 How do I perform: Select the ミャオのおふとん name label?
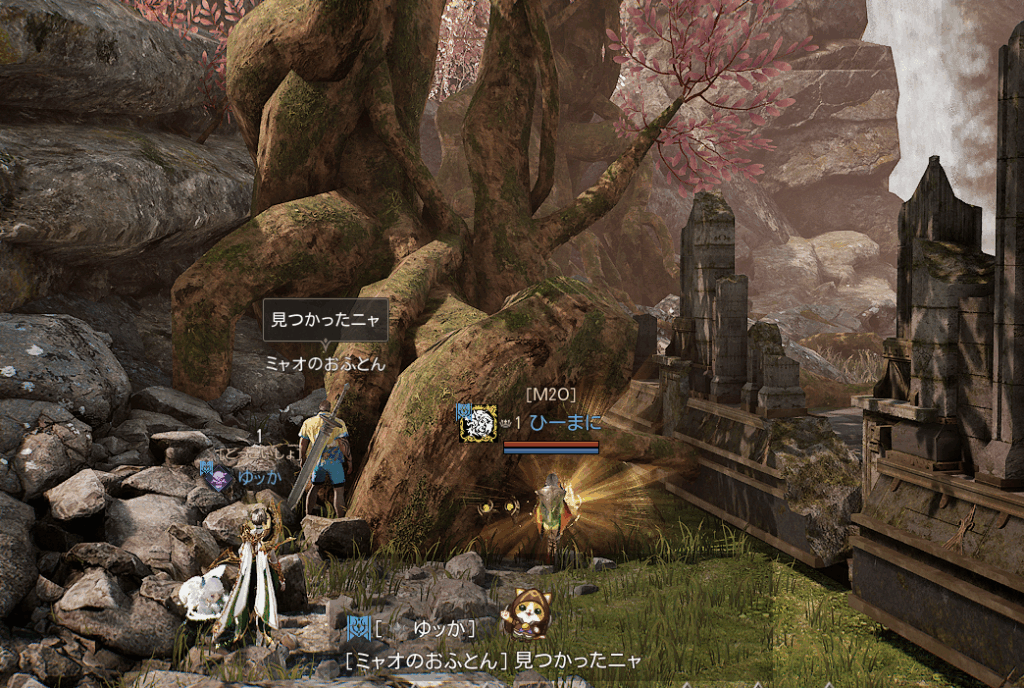pyautogui.click(x=325, y=364)
